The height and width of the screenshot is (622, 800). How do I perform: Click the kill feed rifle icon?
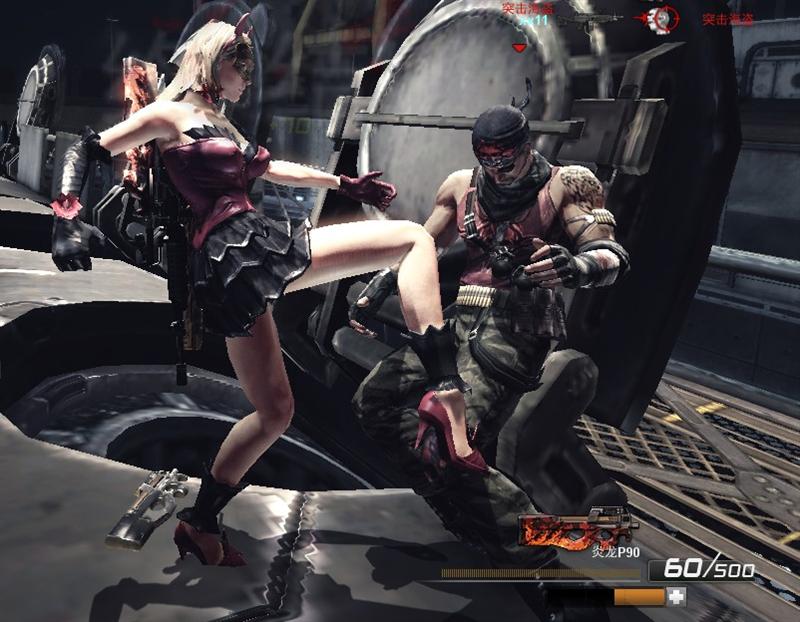(589, 19)
